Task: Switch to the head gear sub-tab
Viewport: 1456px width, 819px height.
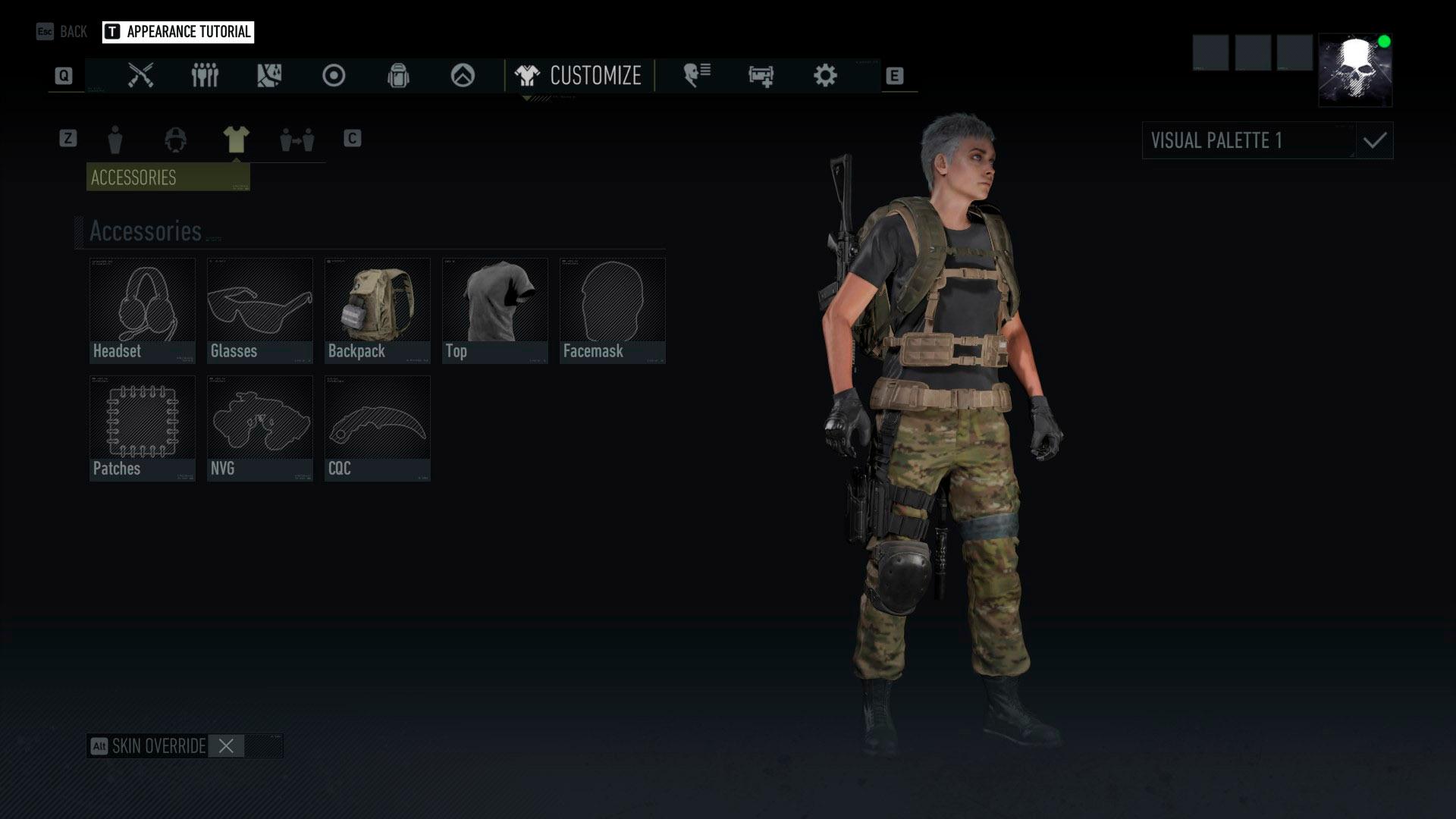Action: coord(175,140)
